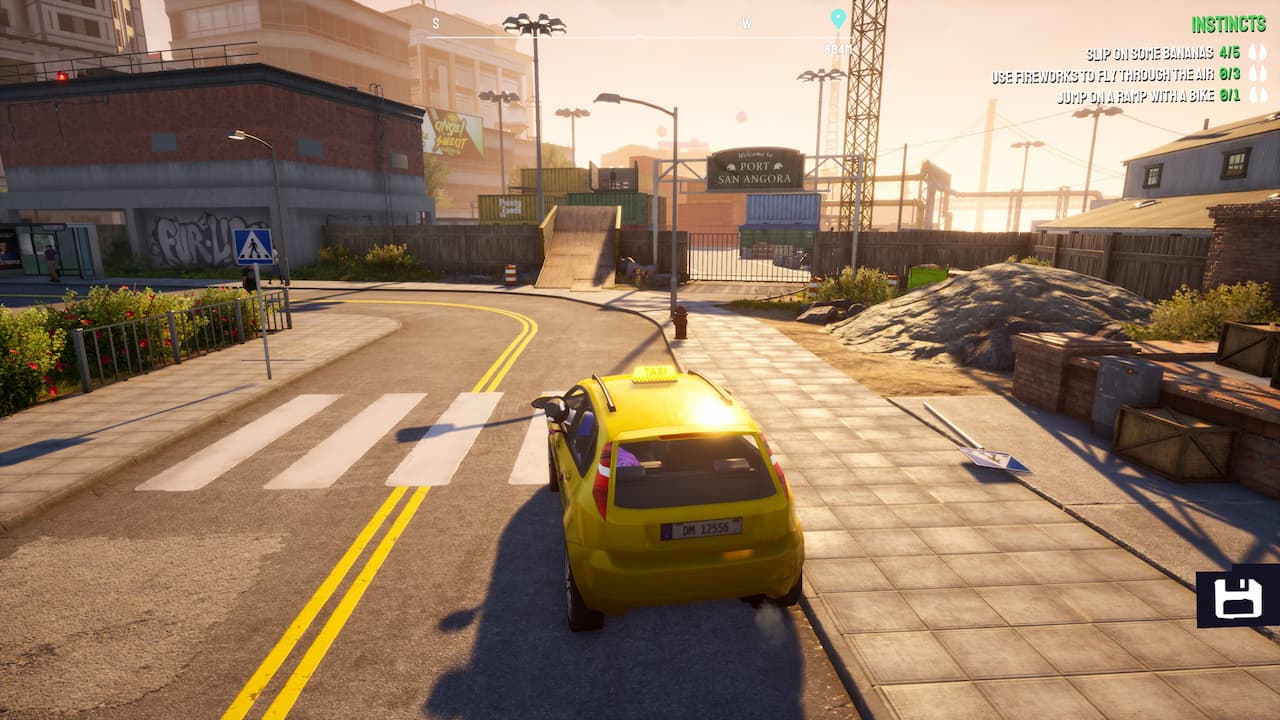Click the claw icon for the bike ramp instinct
Screen dimensions: 1280x720
tap(1258, 93)
